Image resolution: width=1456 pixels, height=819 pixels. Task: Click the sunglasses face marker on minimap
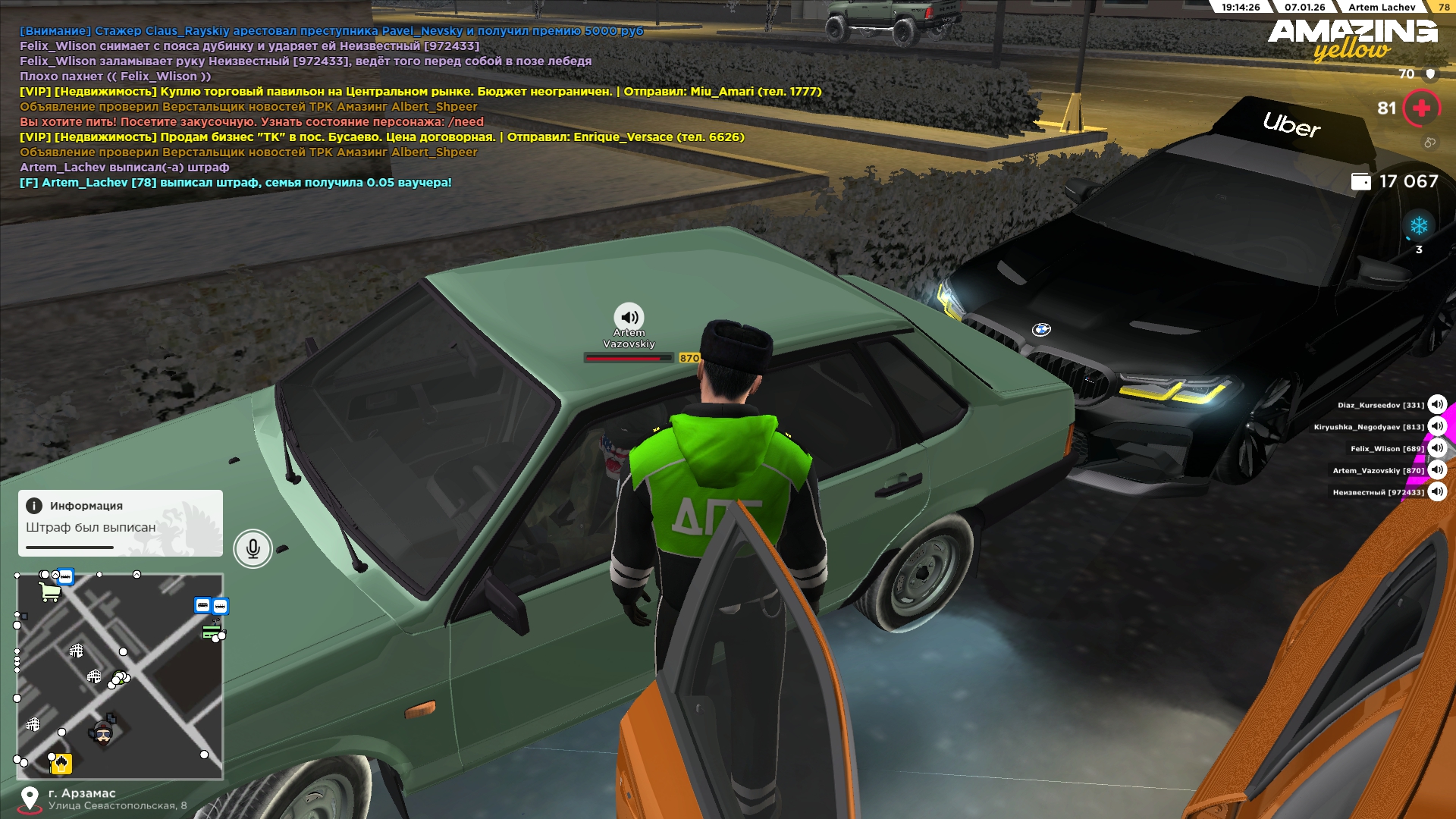click(103, 733)
